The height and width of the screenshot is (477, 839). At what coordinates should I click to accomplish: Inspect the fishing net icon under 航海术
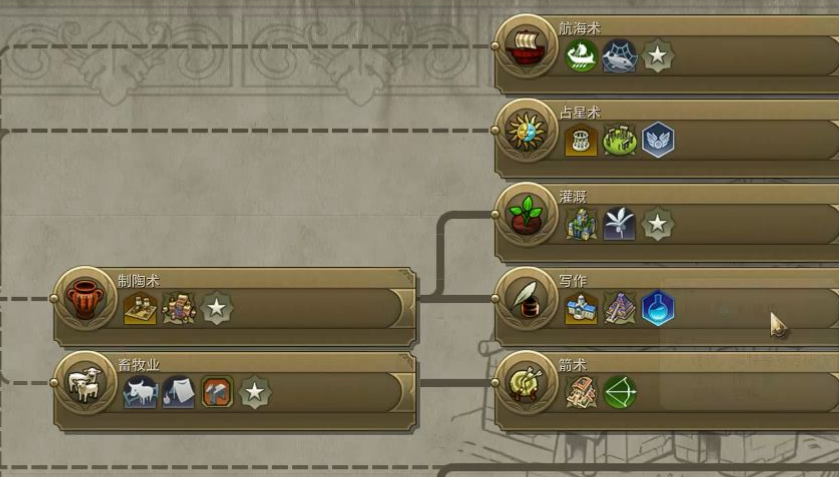pos(619,56)
